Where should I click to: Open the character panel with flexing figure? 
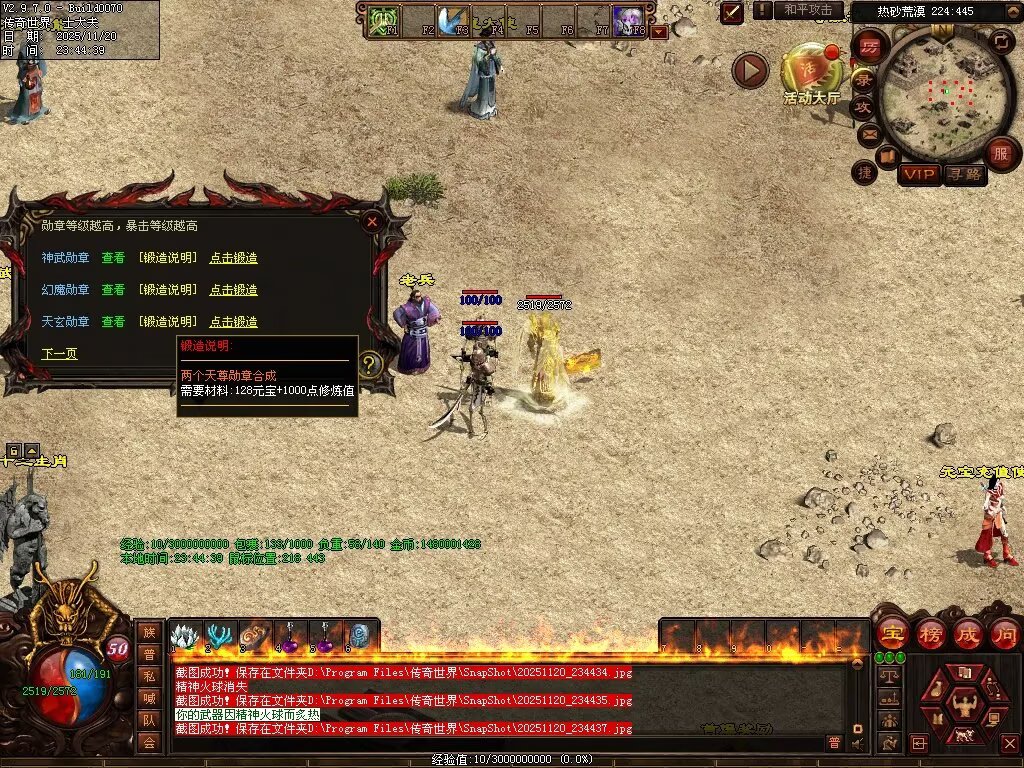point(964,705)
